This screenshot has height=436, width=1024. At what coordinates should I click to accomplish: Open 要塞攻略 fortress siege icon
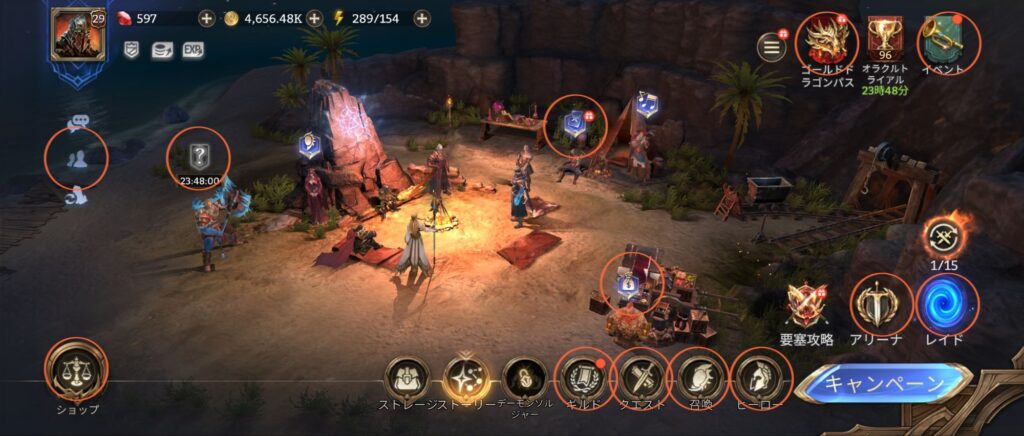[808, 303]
